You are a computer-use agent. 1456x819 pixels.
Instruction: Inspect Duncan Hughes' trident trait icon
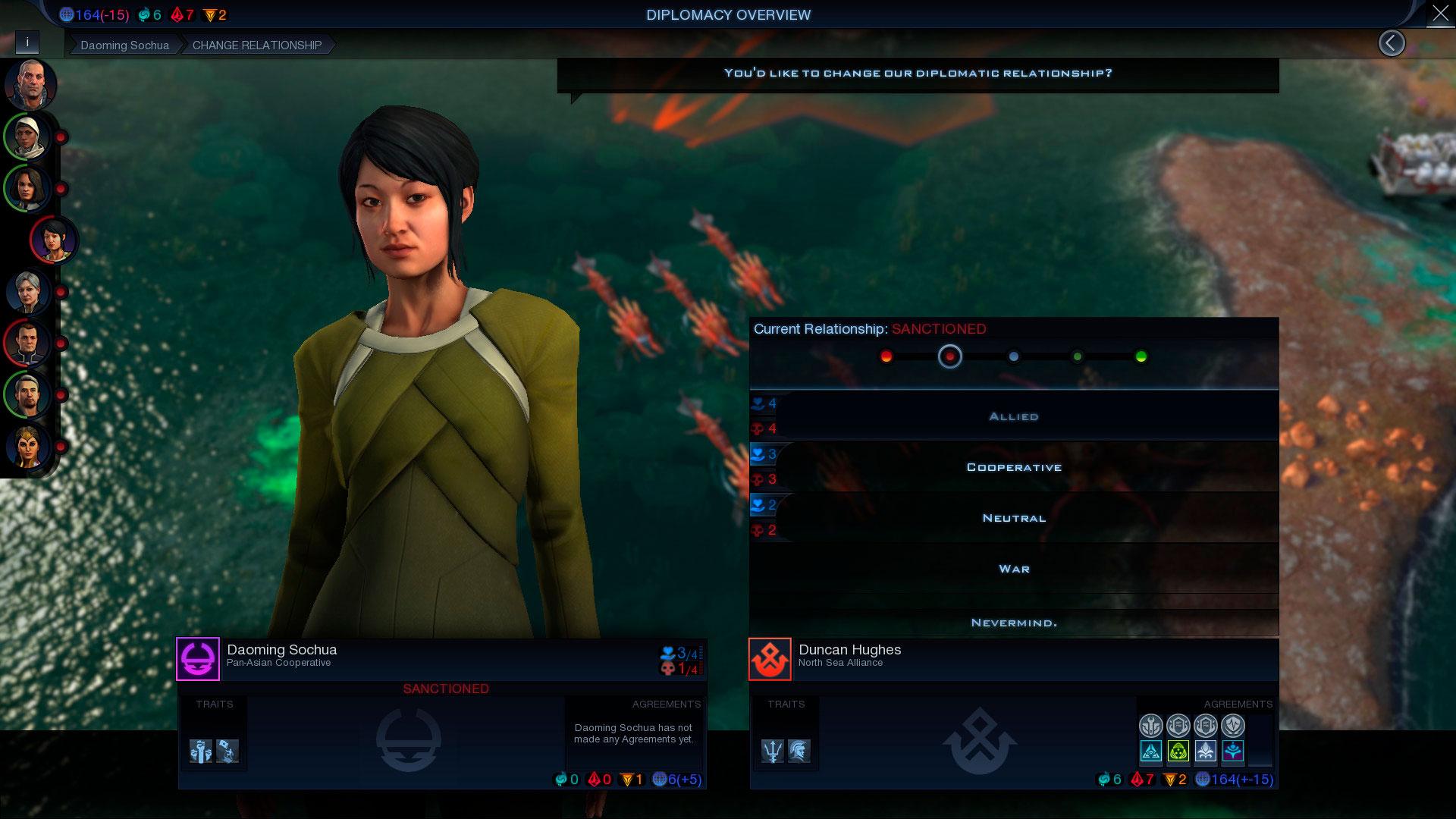tap(772, 751)
